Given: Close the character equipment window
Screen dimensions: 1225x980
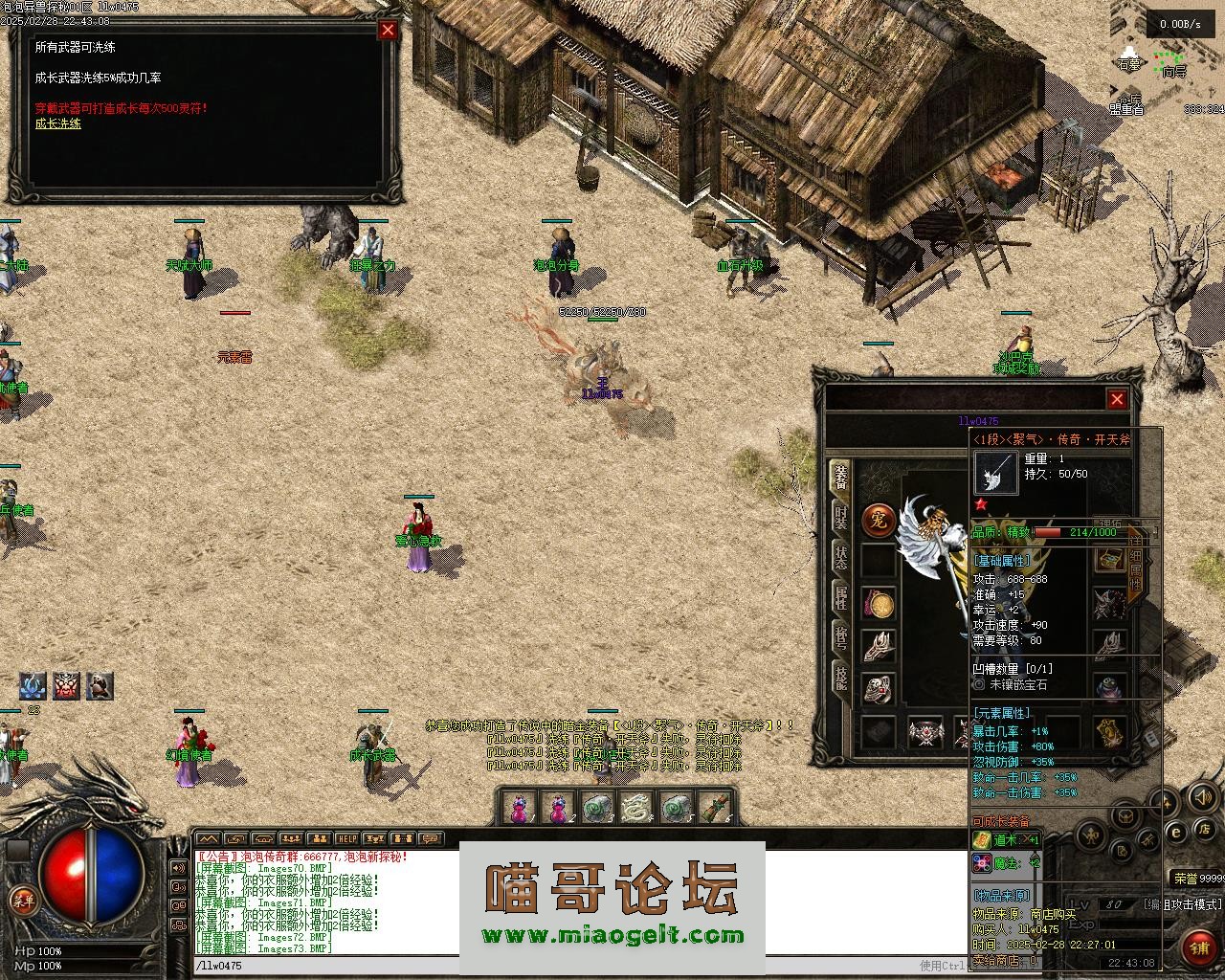Looking at the screenshot, I should (1117, 399).
